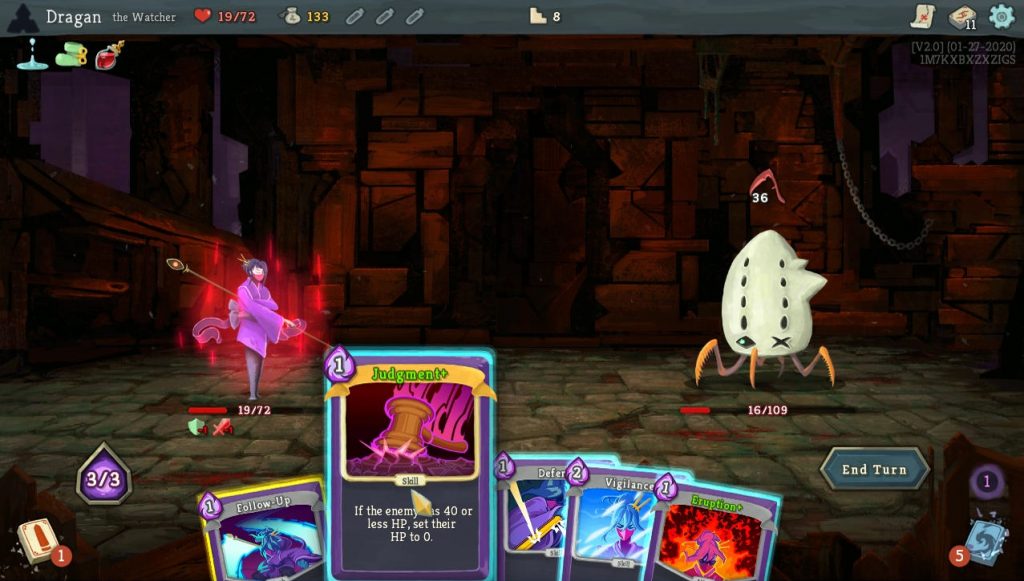
Task: Click the End Turn button
Action: (874, 469)
